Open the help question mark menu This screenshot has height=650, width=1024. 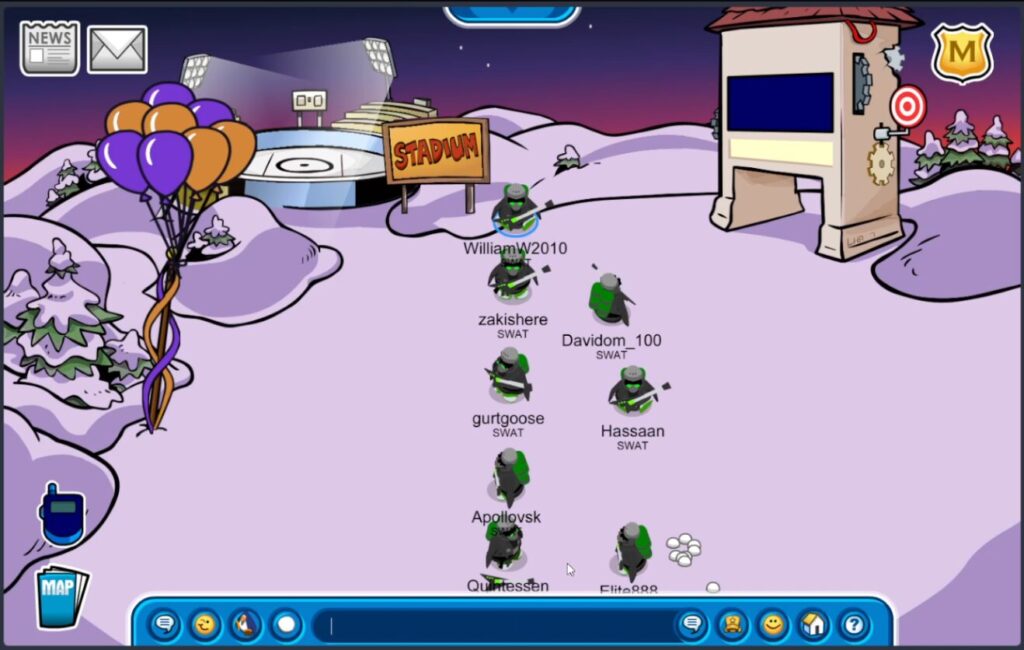click(x=853, y=626)
